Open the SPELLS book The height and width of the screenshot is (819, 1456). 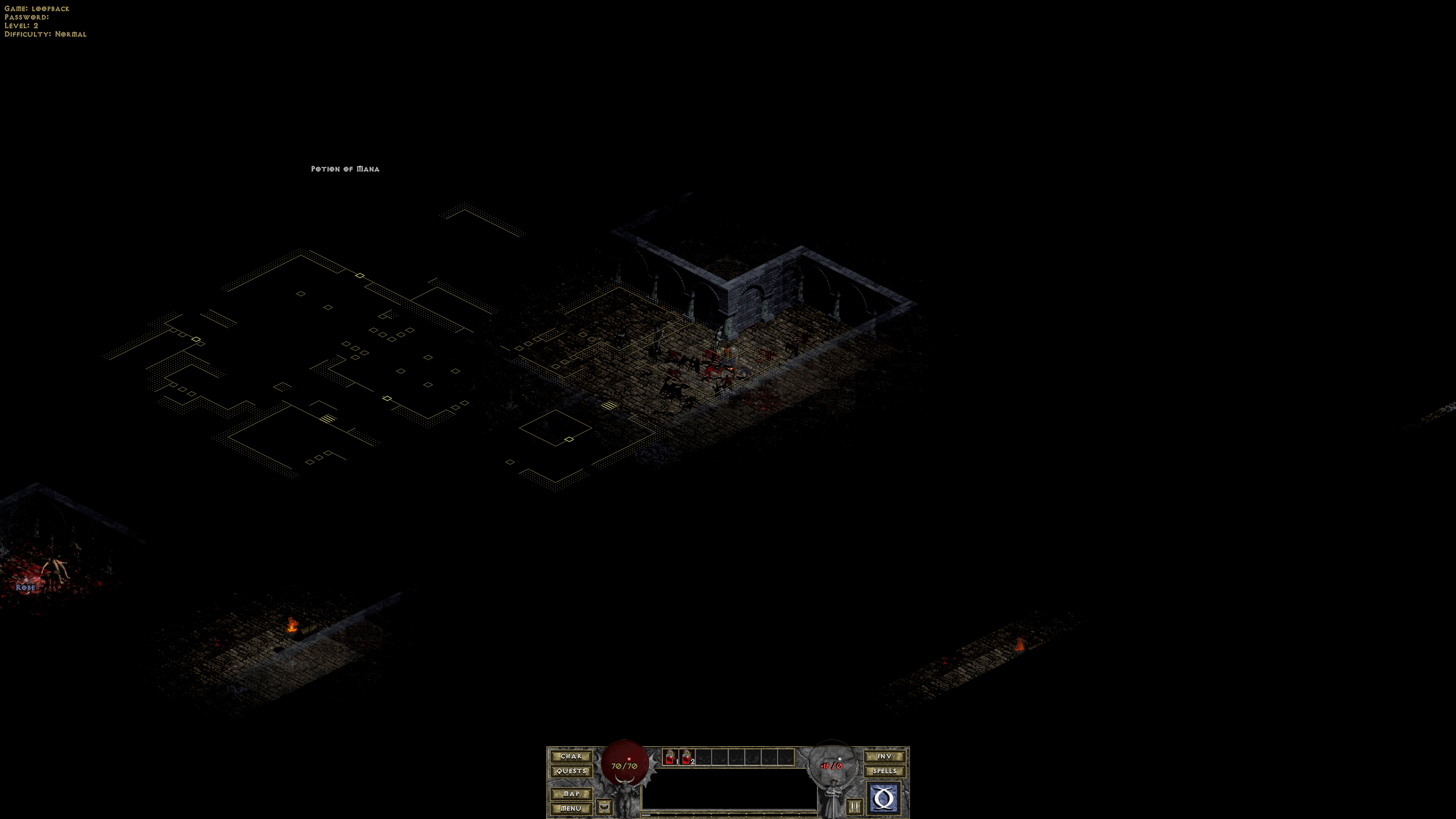click(884, 771)
